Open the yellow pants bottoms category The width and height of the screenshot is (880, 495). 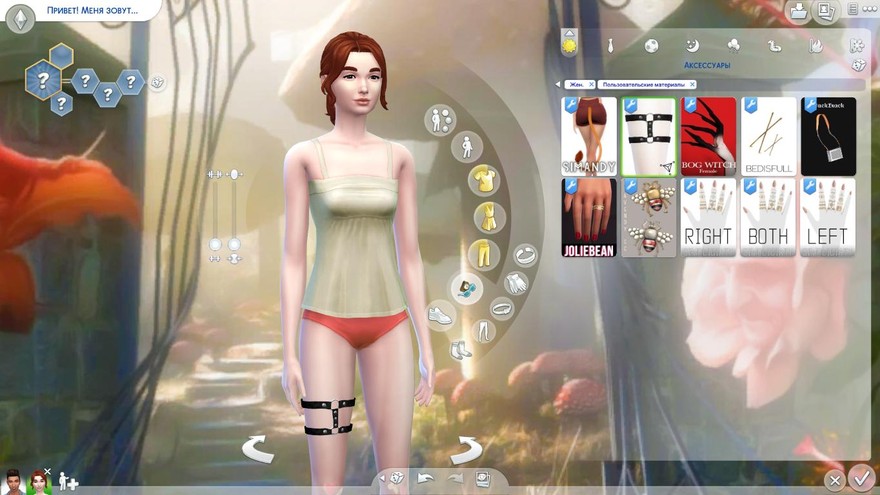click(483, 253)
